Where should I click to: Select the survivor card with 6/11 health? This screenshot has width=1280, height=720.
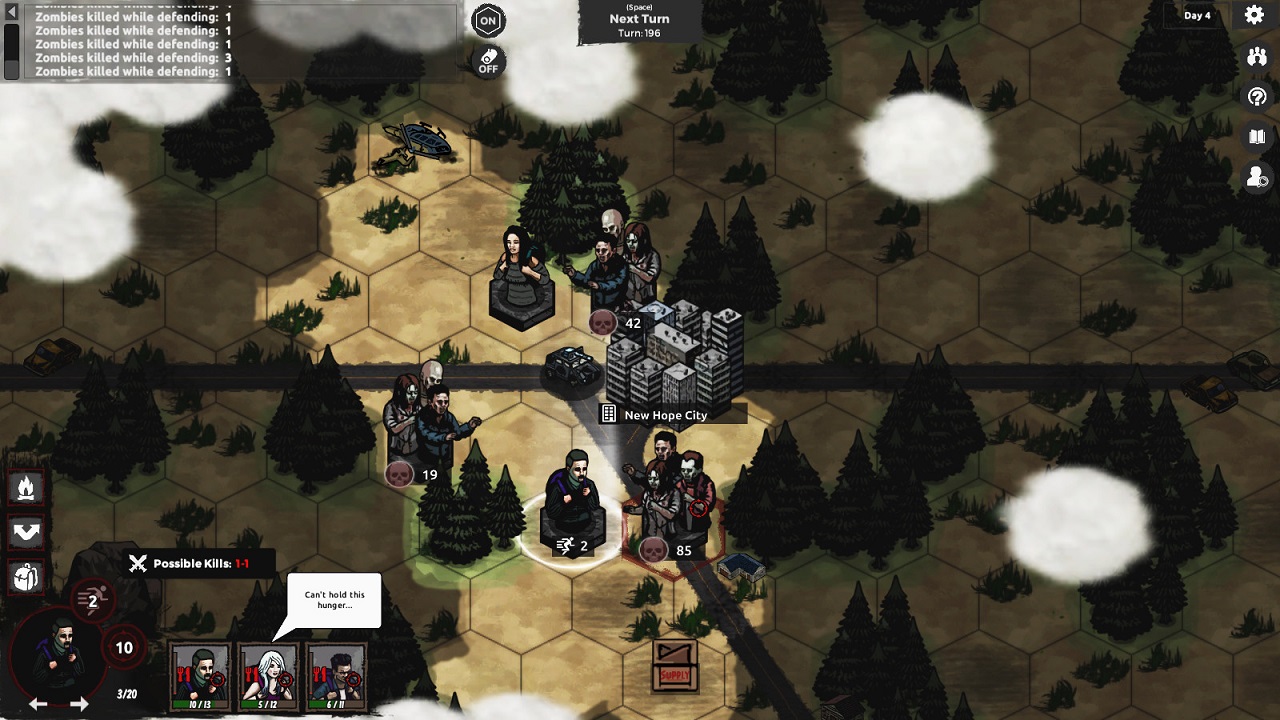(337, 676)
